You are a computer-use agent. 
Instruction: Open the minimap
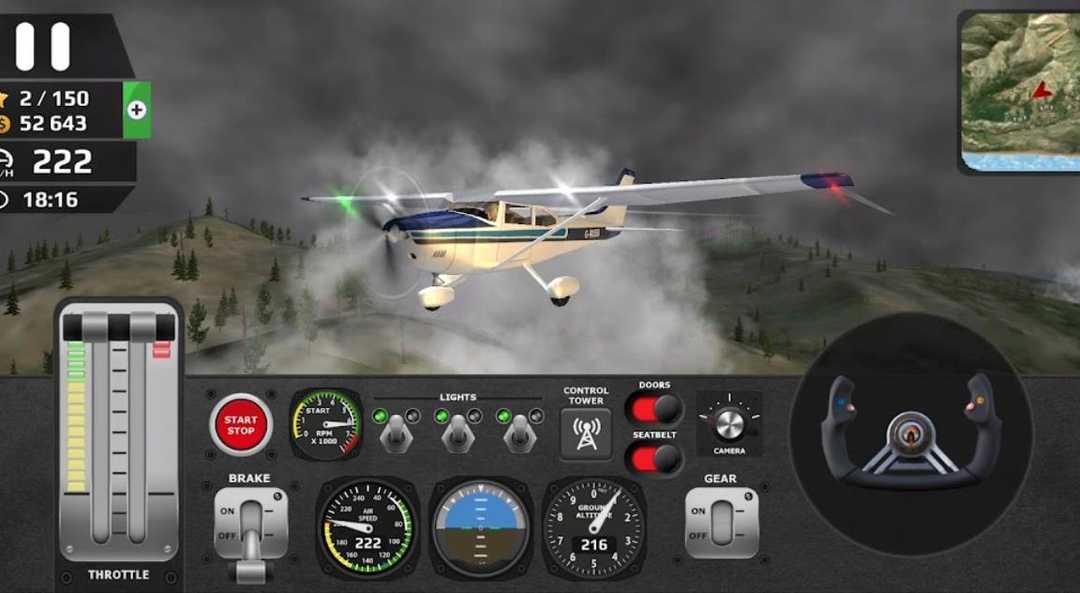[x=1021, y=90]
